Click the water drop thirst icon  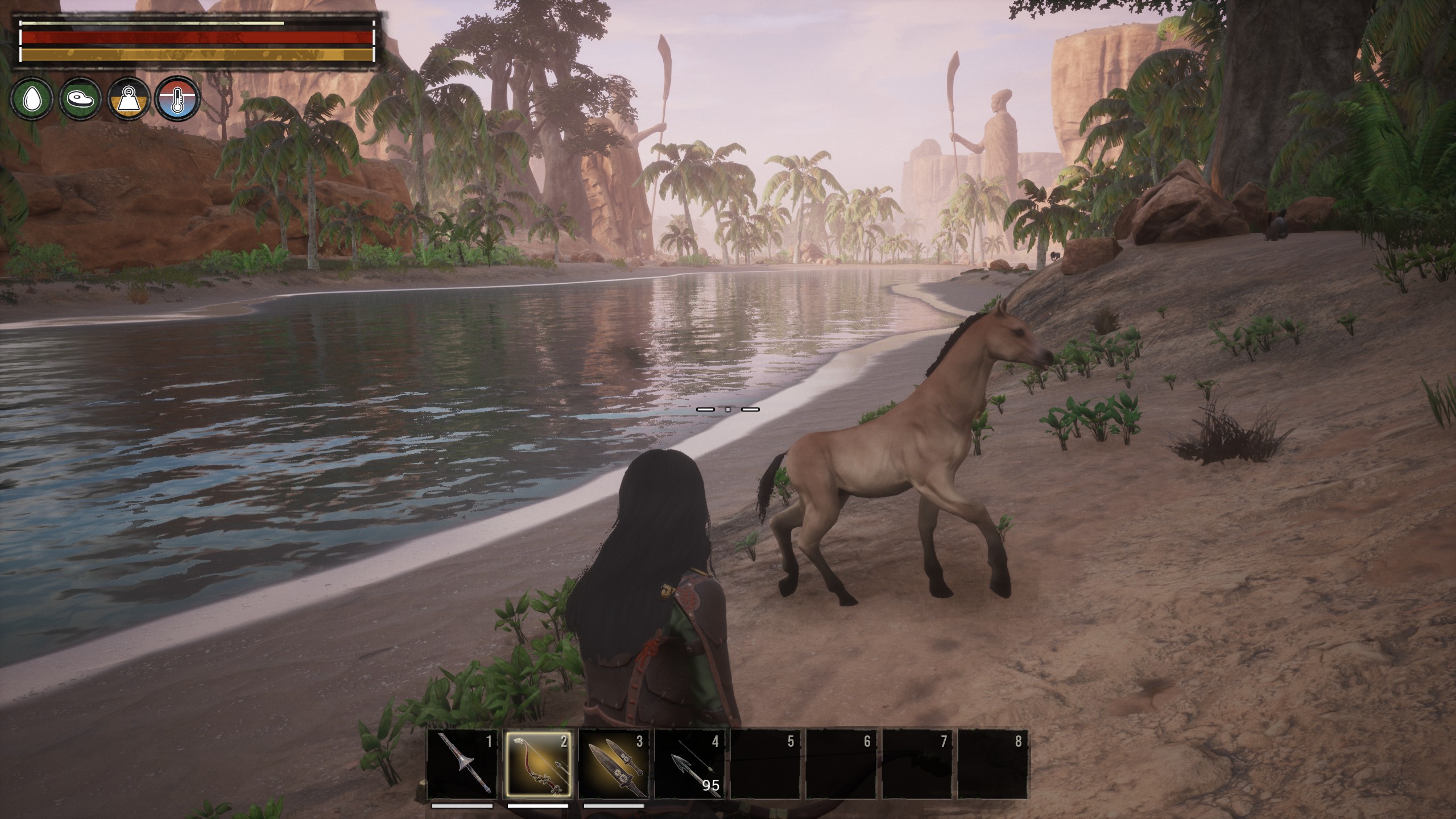pos(34,100)
